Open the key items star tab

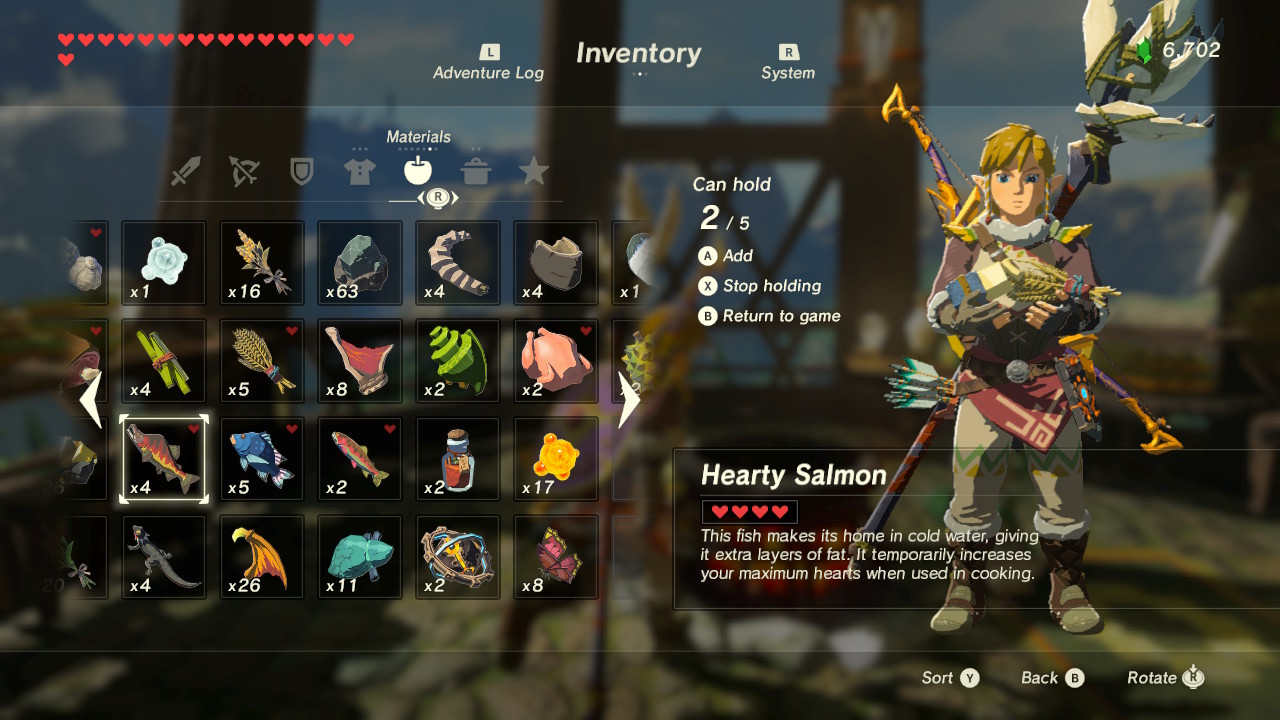(534, 170)
